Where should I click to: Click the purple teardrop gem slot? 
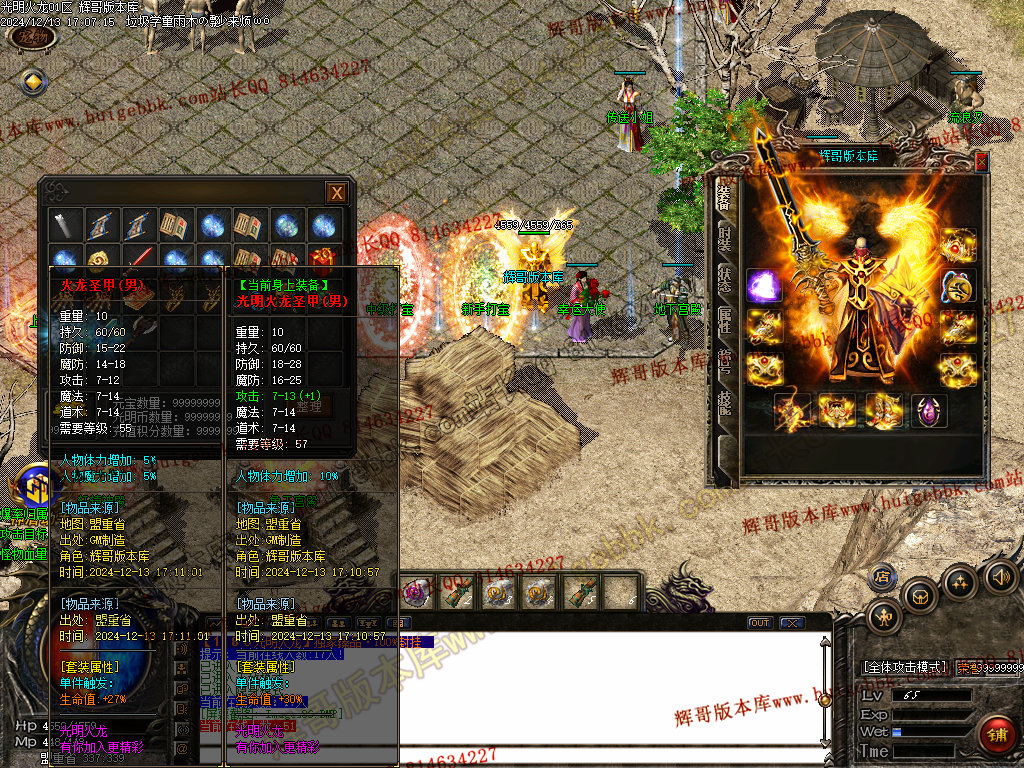coord(929,411)
